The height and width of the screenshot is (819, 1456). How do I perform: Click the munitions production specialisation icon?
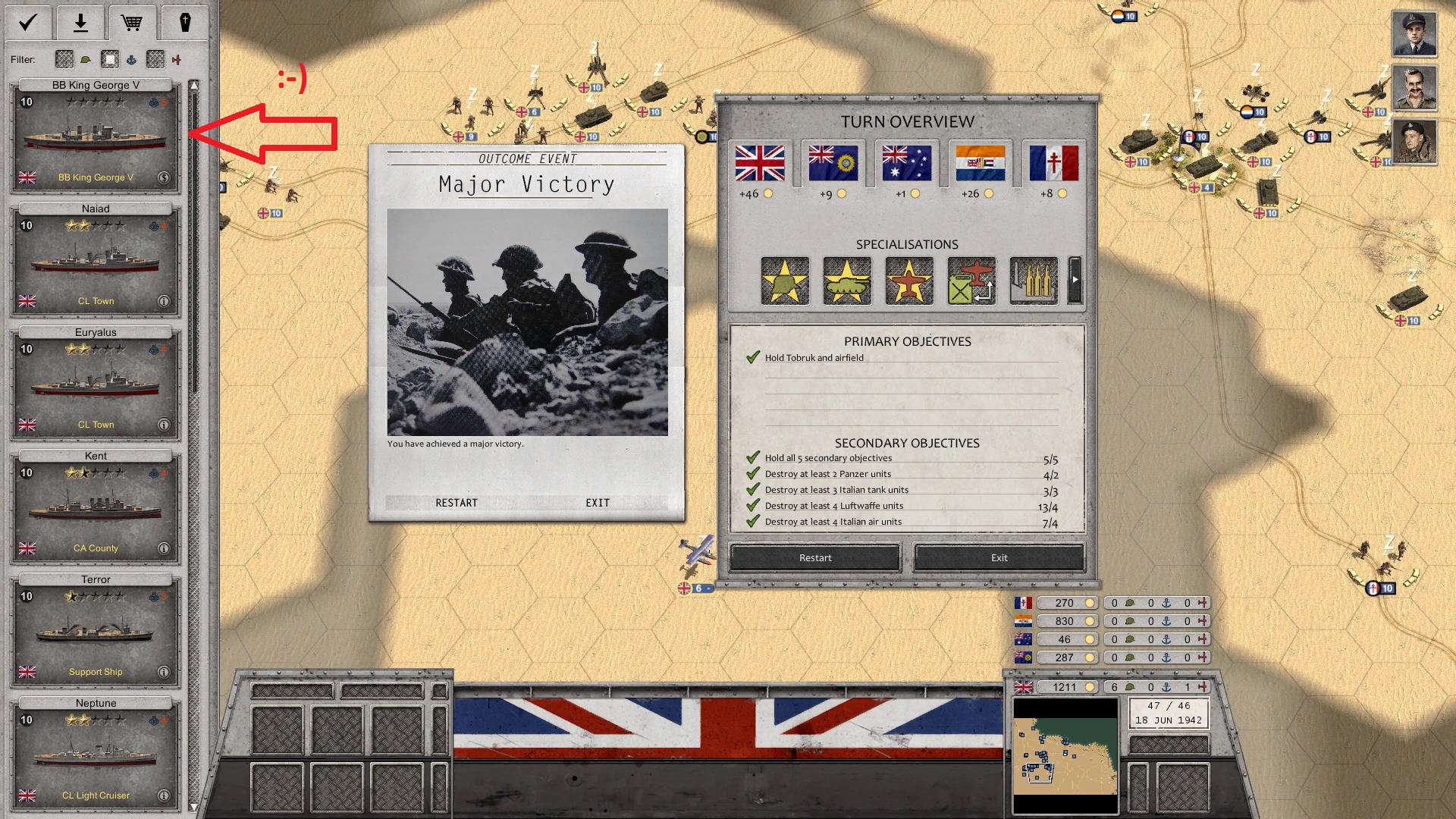(x=1032, y=281)
